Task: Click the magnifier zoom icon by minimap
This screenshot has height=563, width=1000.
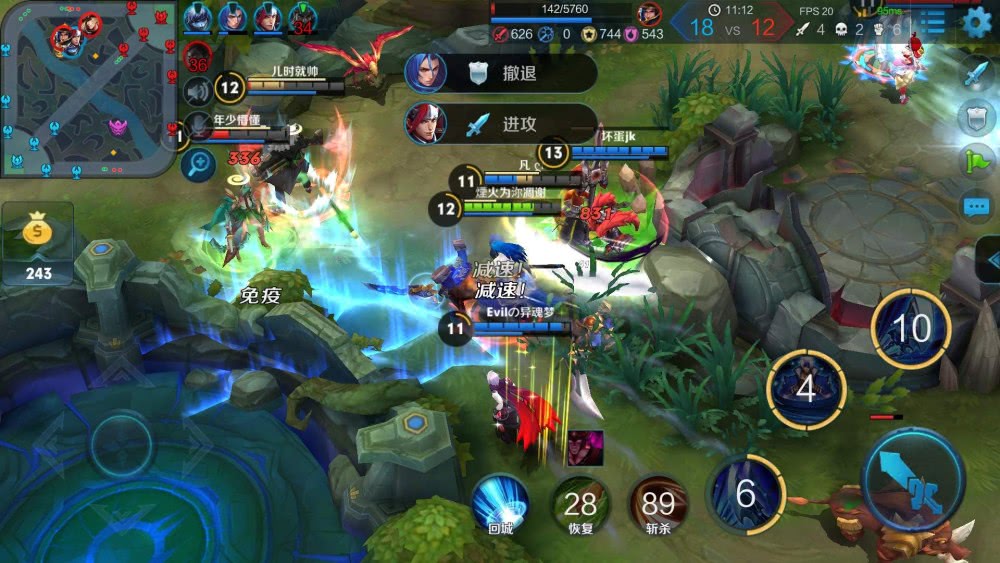Action: tap(197, 163)
